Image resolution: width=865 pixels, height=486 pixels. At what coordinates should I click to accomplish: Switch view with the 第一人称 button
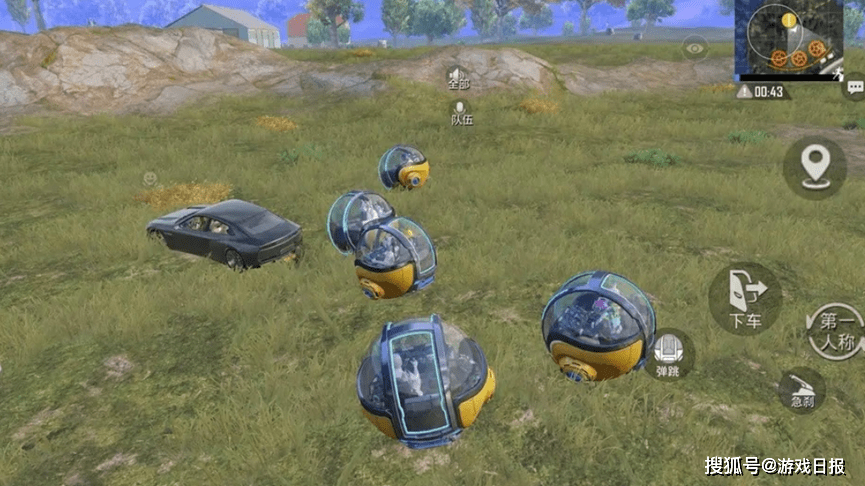[835, 332]
